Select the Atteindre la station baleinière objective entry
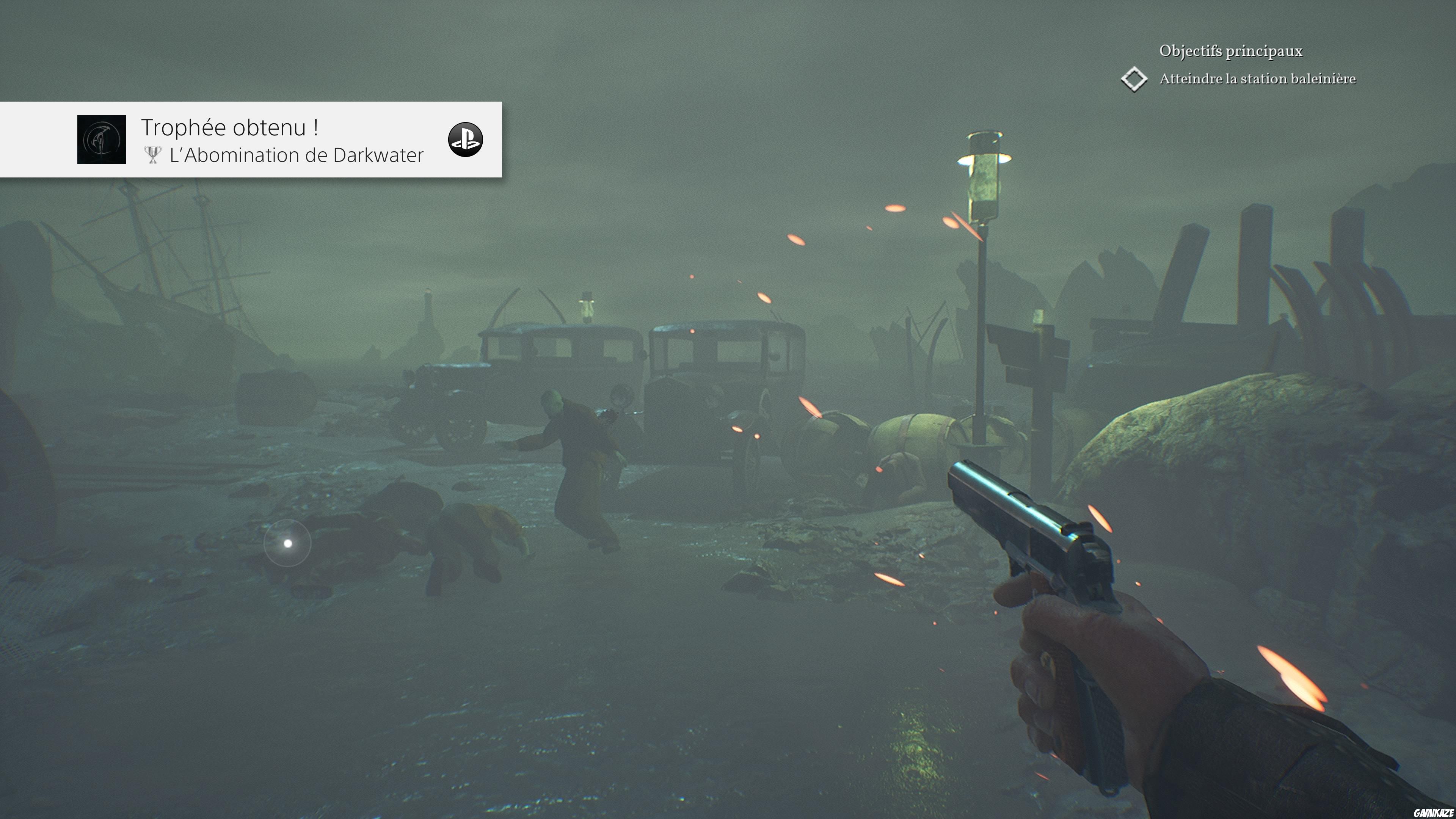The width and height of the screenshot is (1456, 819). [x=1258, y=79]
